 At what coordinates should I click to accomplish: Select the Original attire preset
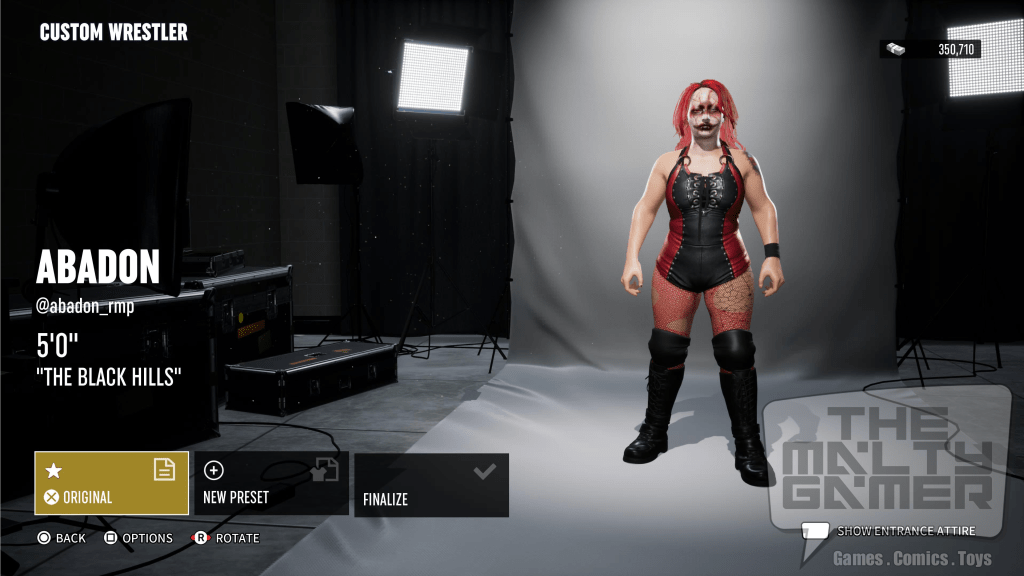point(111,483)
